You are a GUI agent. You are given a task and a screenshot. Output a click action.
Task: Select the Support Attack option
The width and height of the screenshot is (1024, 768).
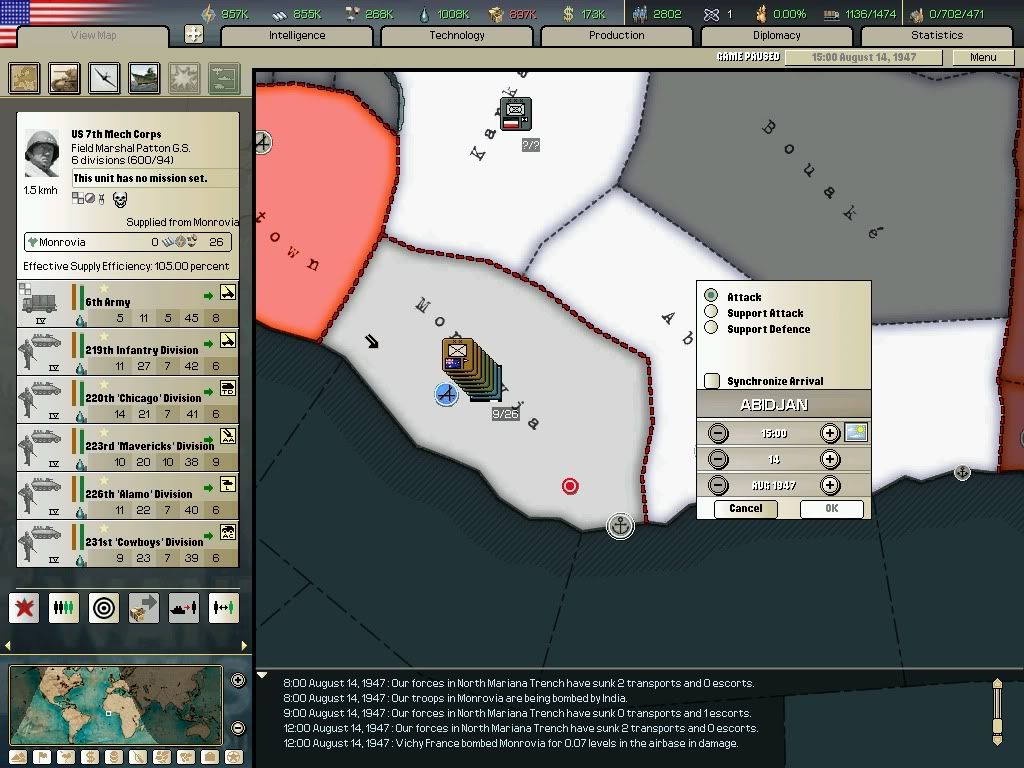[x=711, y=313]
